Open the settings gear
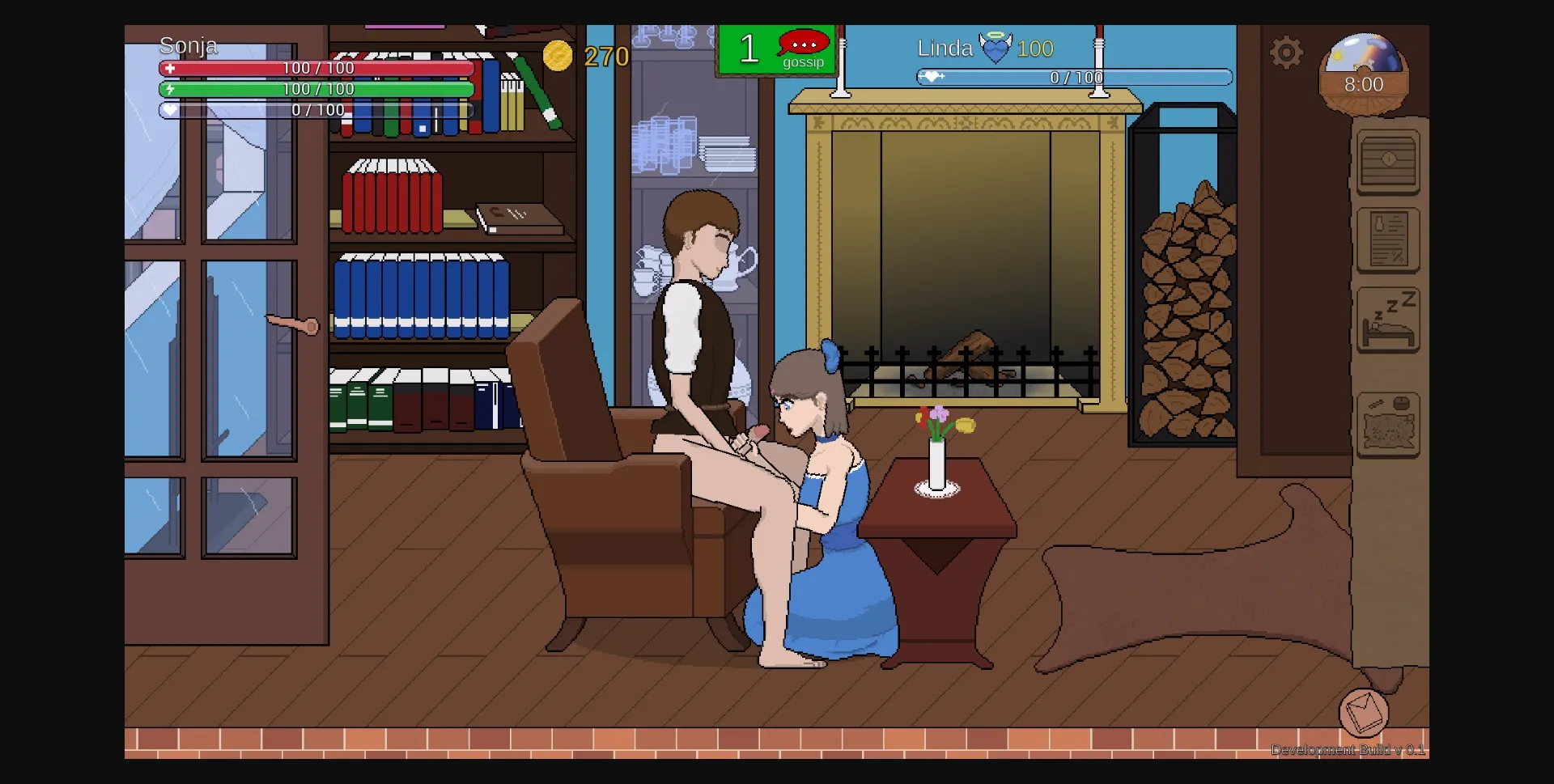The image size is (1554, 784). 1287,52
